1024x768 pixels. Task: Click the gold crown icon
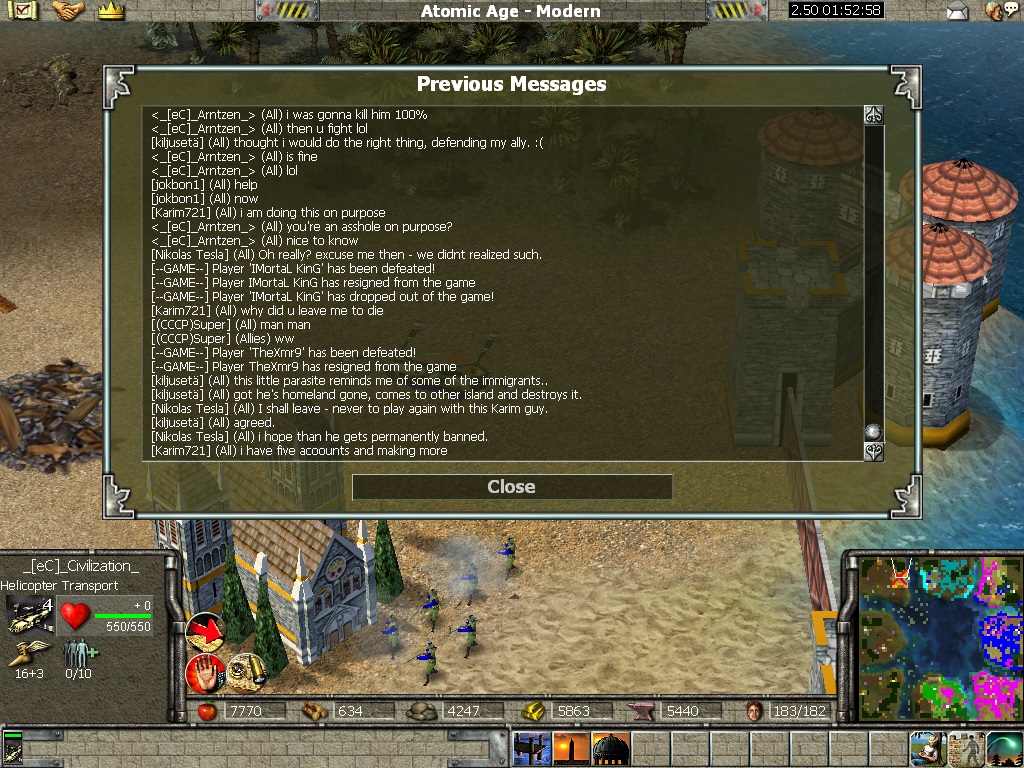[110, 11]
